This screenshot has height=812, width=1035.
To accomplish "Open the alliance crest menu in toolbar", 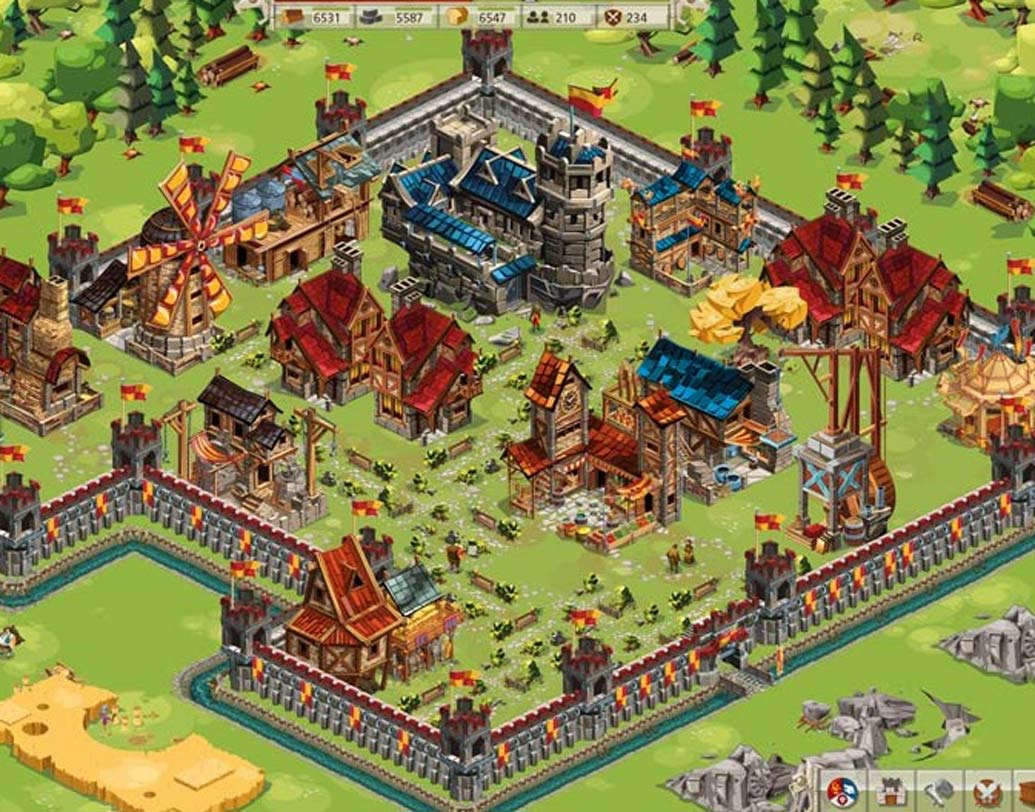I will (x=842, y=793).
